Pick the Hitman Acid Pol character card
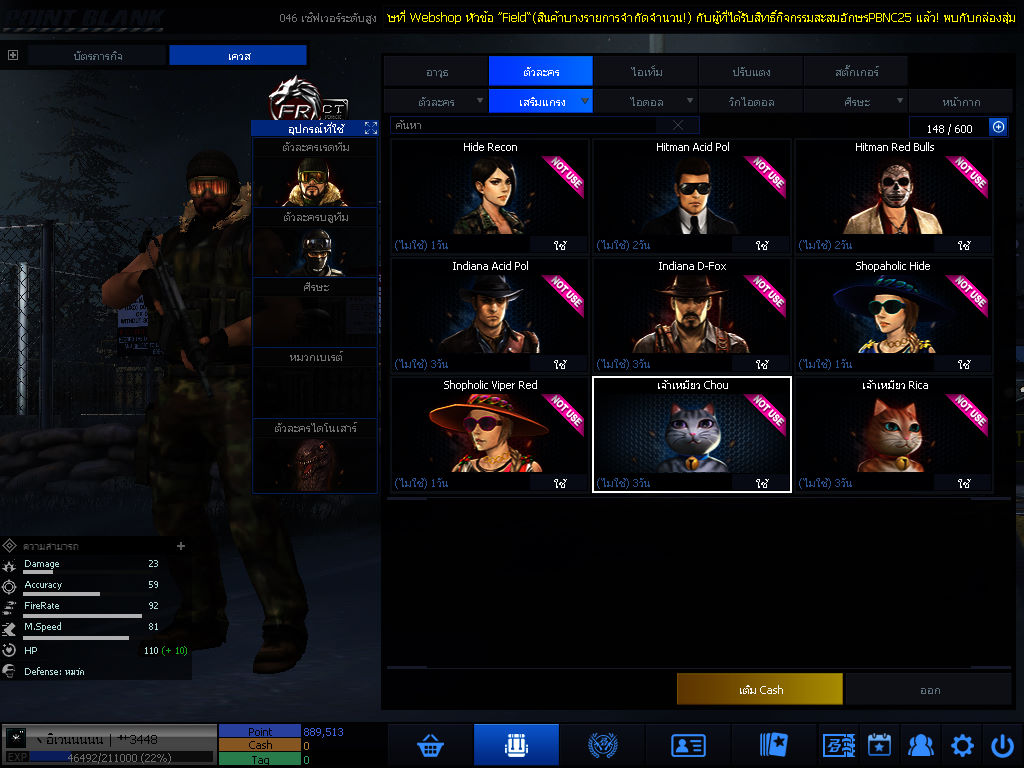The image size is (1024, 768). 692,196
